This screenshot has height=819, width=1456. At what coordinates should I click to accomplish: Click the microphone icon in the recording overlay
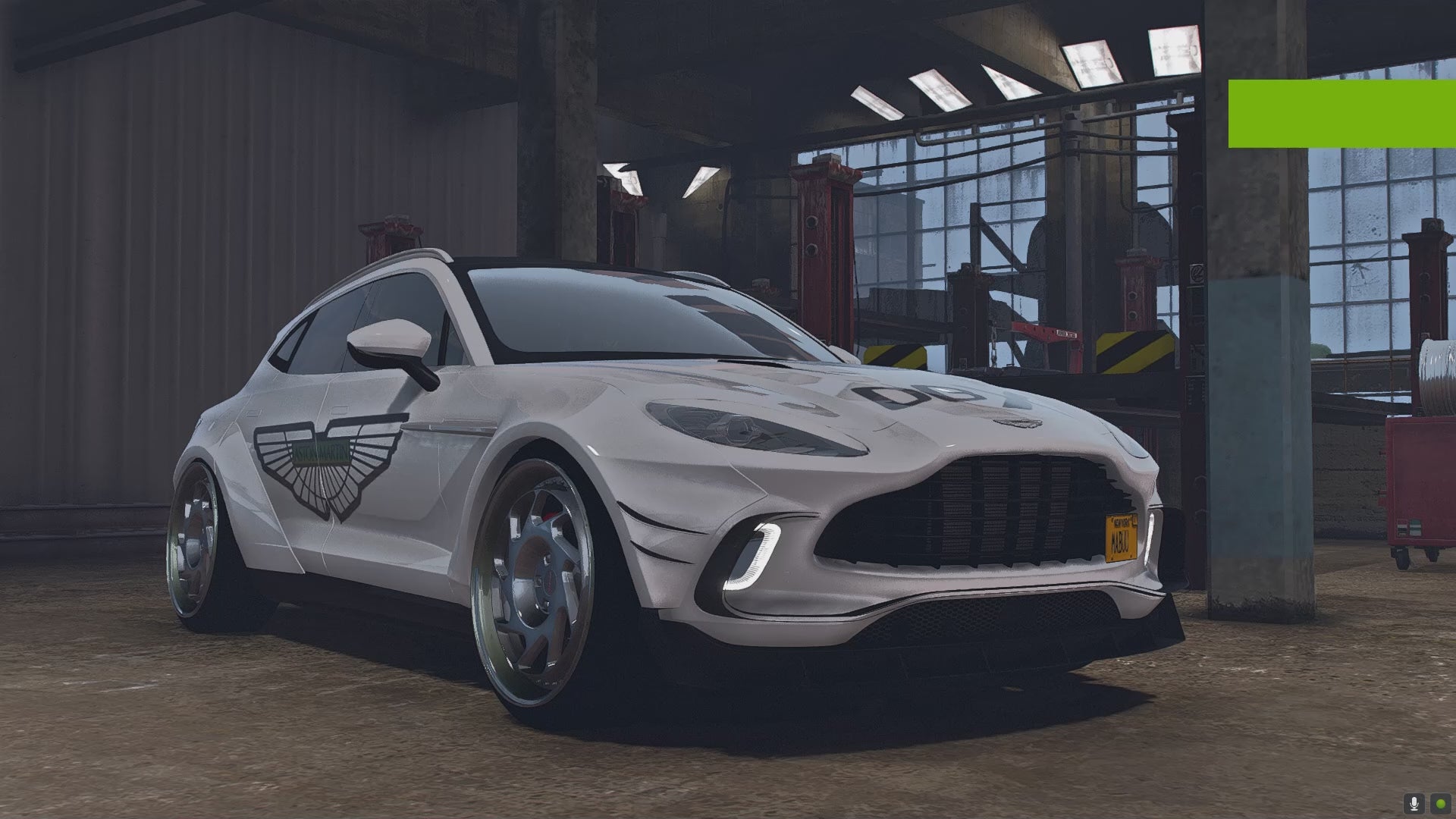pyautogui.click(x=1414, y=803)
